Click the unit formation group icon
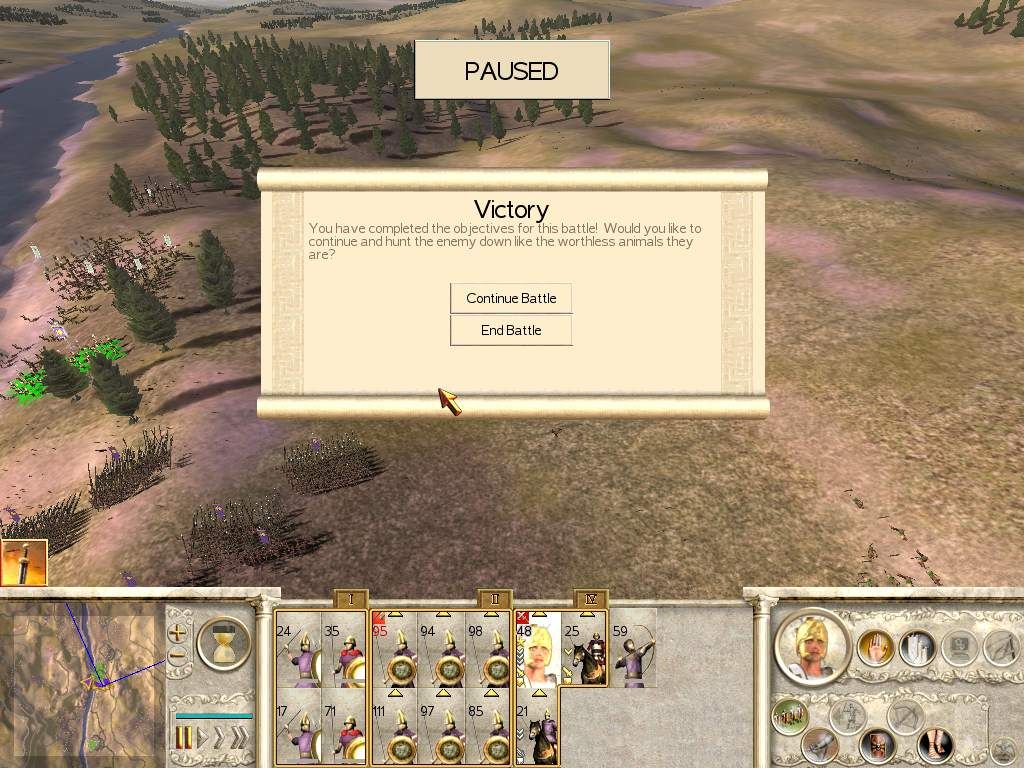Image resolution: width=1024 pixels, height=768 pixels. coord(792,718)
